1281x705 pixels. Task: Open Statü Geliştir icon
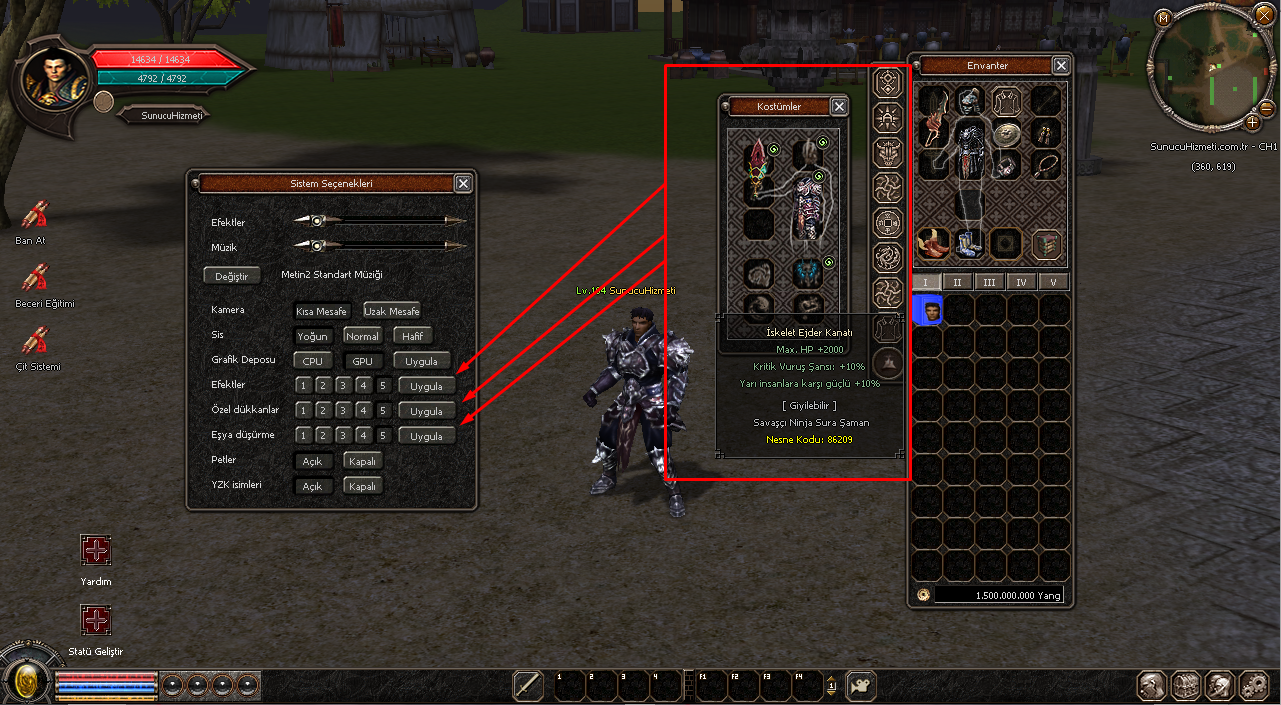coord(96,620)
